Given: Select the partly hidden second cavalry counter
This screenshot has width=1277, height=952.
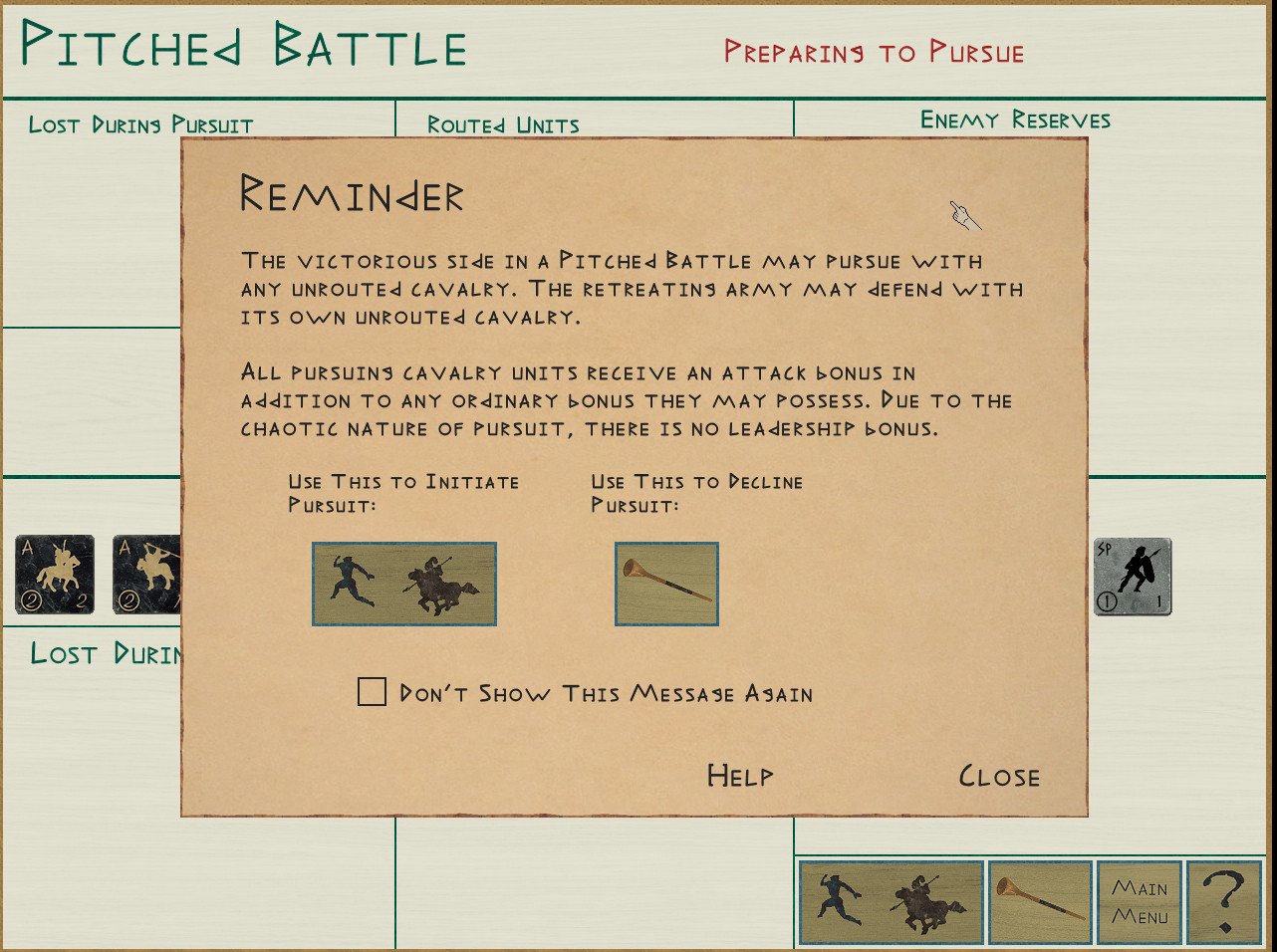Looking at the screenshot, I should pyautogui.click(x=146, y=575).
